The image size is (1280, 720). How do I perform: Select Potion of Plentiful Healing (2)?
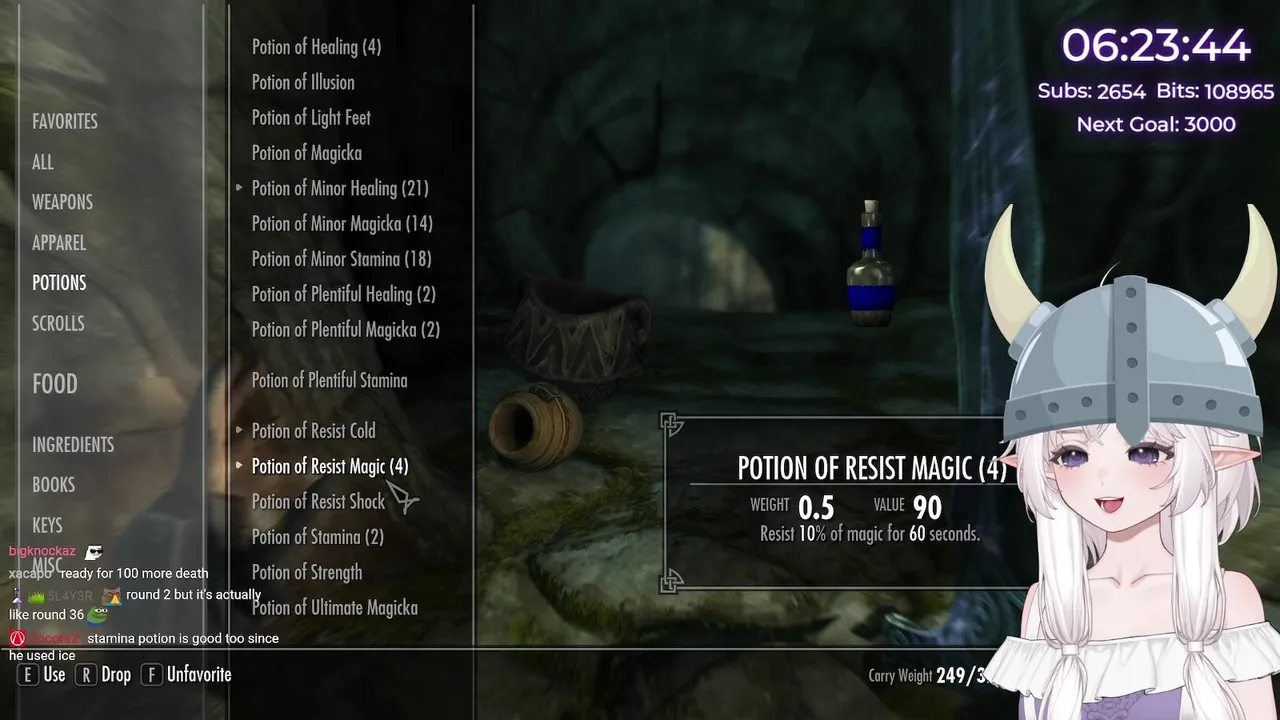[x=343, y=294]
